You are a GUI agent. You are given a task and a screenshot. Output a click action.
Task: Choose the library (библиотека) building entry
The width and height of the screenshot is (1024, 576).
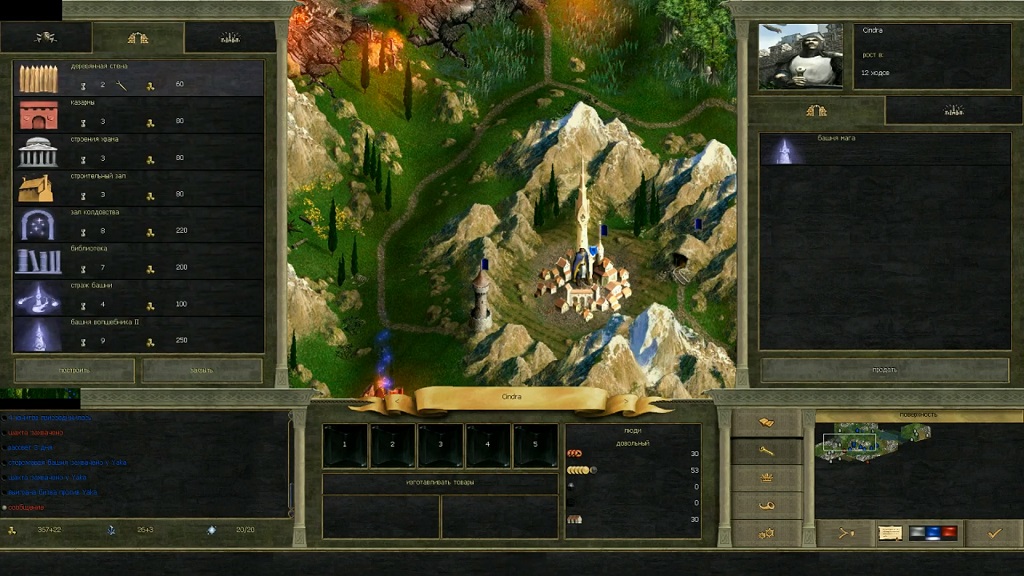point(139,261)
